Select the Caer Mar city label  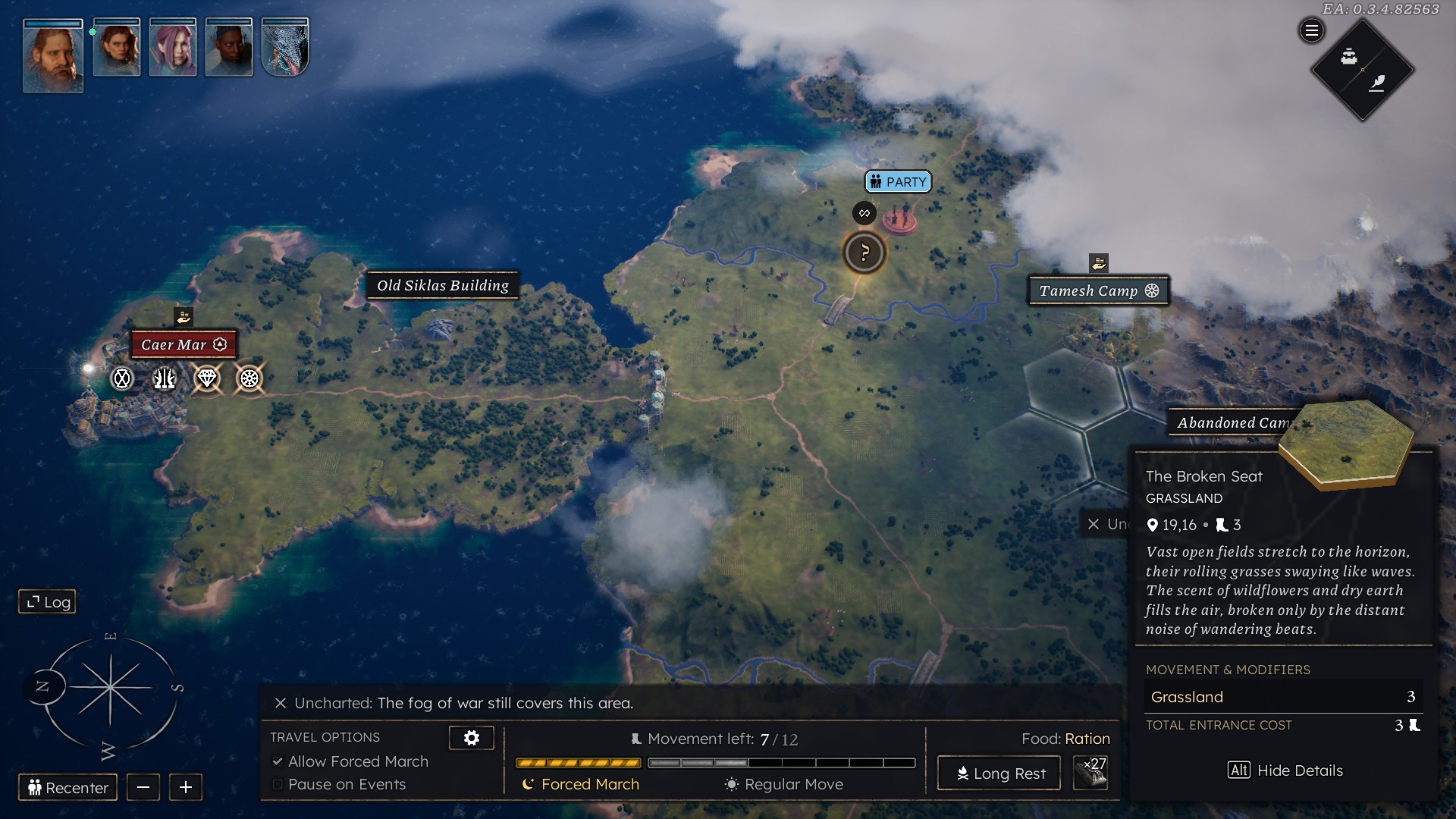click(184, 344)
